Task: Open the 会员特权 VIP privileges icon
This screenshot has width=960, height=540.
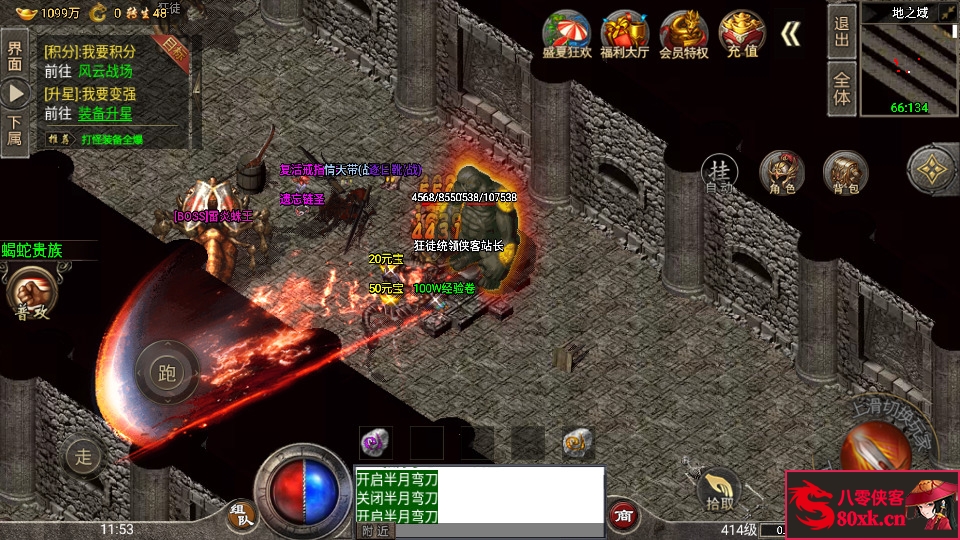Action: (x=684, y=33)
